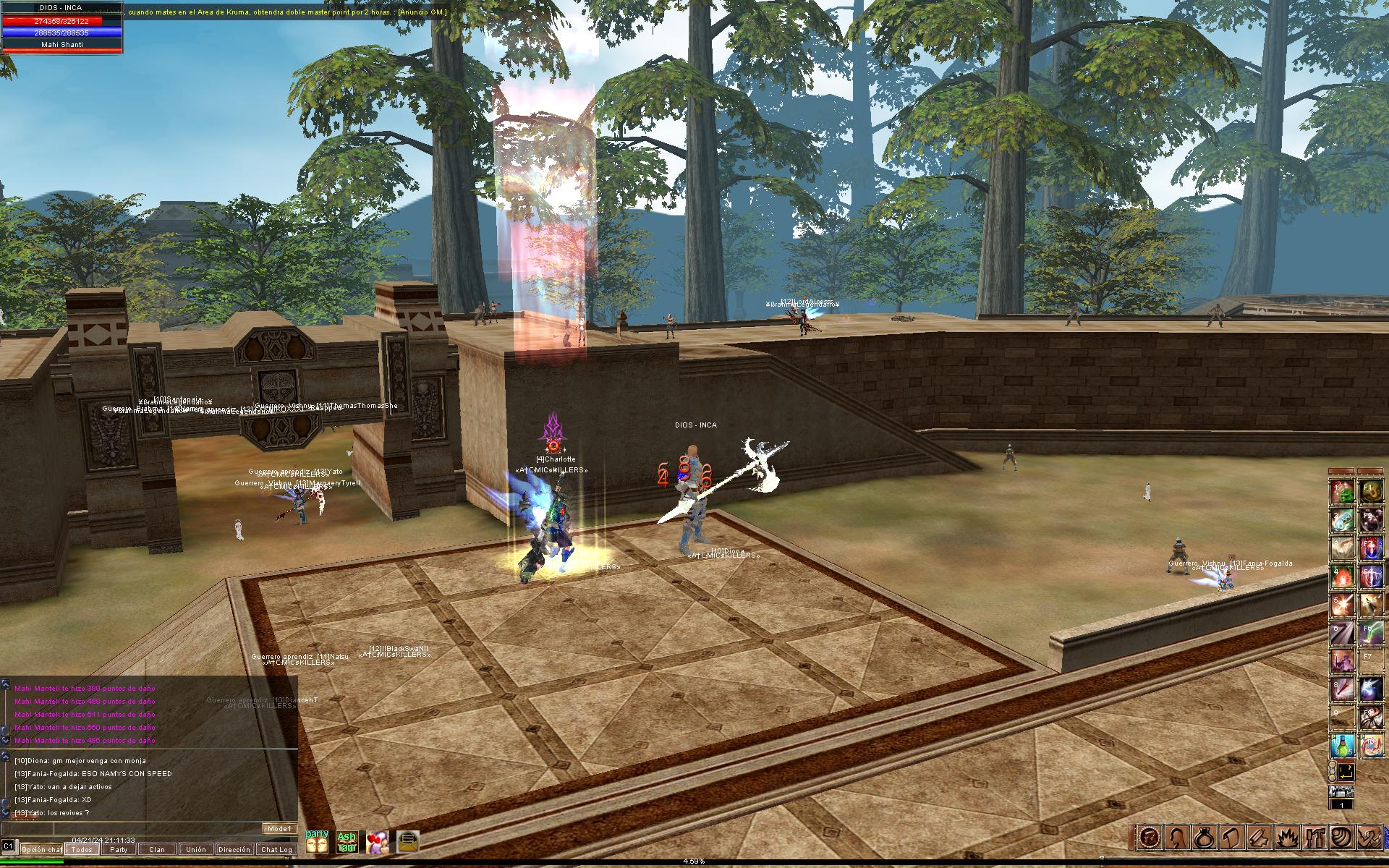Use the green potion in slot 10
The width and height of the screenshot is (1389, 868).
[x=1343, y=745]
